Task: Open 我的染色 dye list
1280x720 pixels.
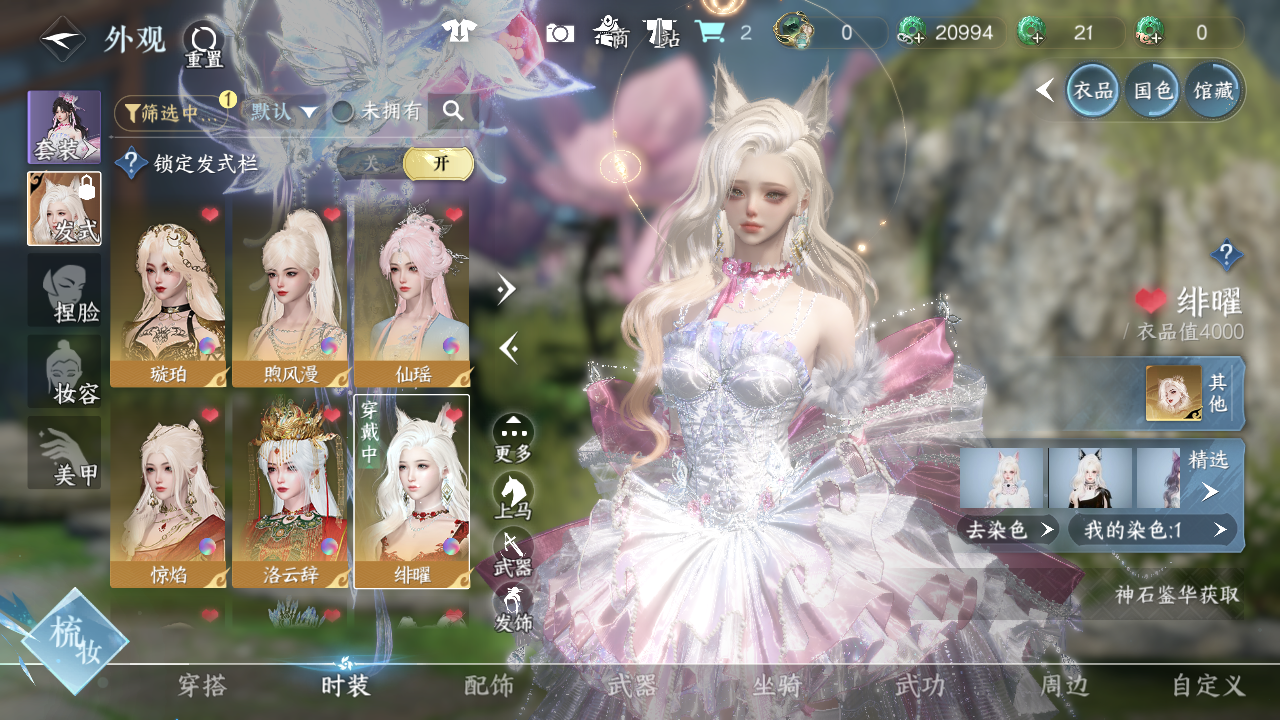Action: coord(1152,530)
